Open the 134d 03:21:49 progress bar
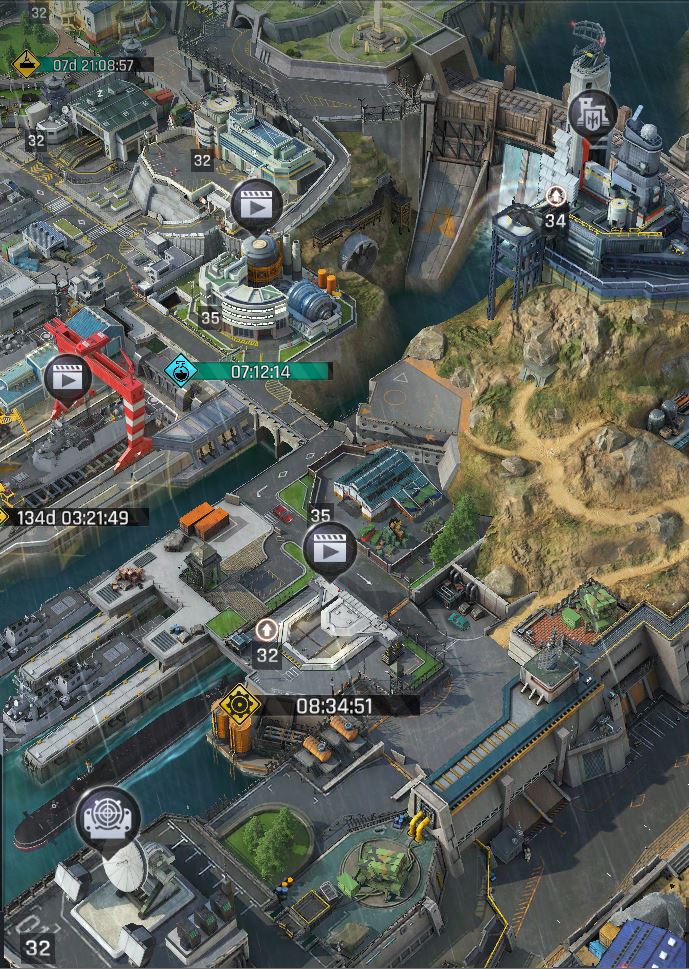The image size is (689, 969). (74, 517)
